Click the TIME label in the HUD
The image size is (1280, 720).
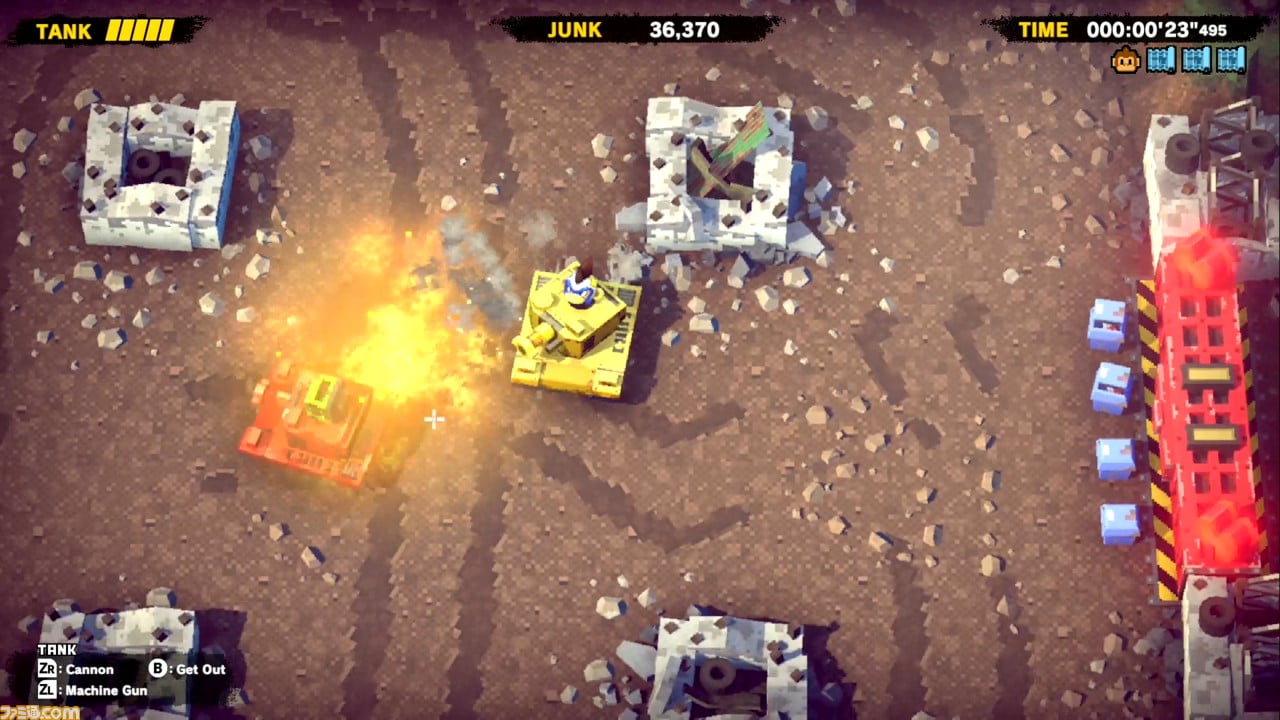[1045, 30]
